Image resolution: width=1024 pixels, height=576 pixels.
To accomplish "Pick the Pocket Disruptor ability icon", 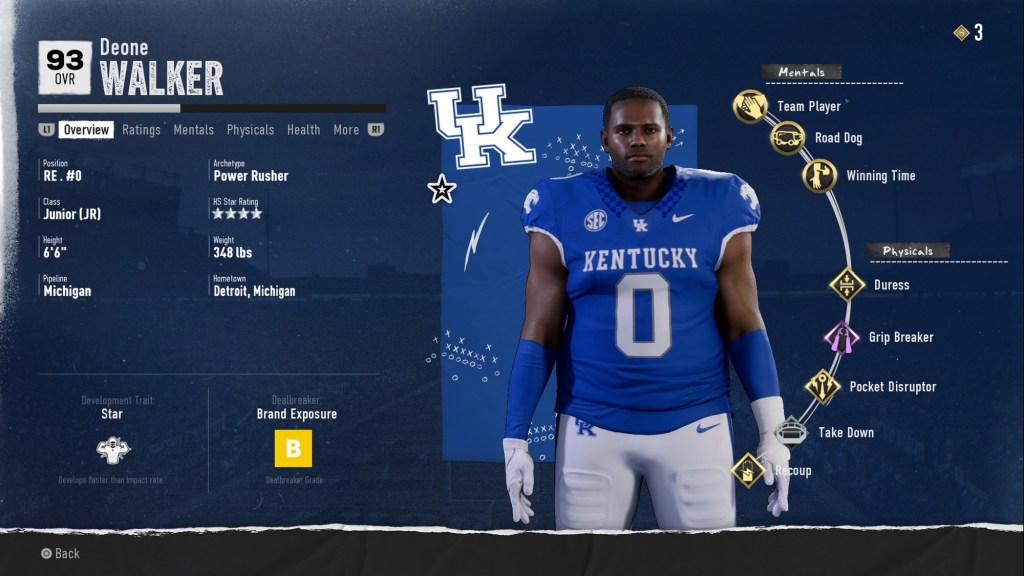I will [823, 386].
